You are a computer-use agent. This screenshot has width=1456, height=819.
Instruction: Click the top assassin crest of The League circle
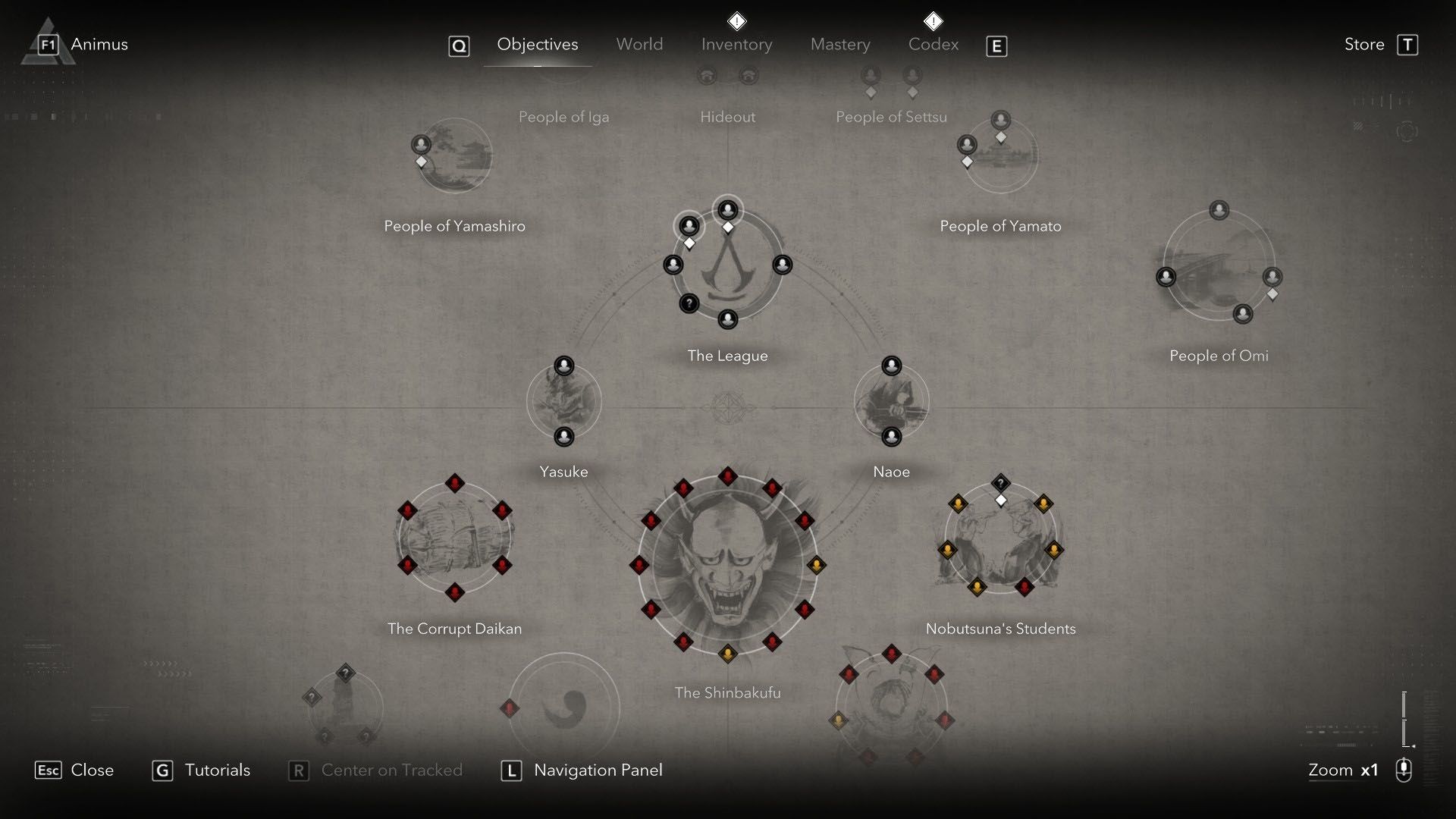pyautogui.click(x=727, y=210)
